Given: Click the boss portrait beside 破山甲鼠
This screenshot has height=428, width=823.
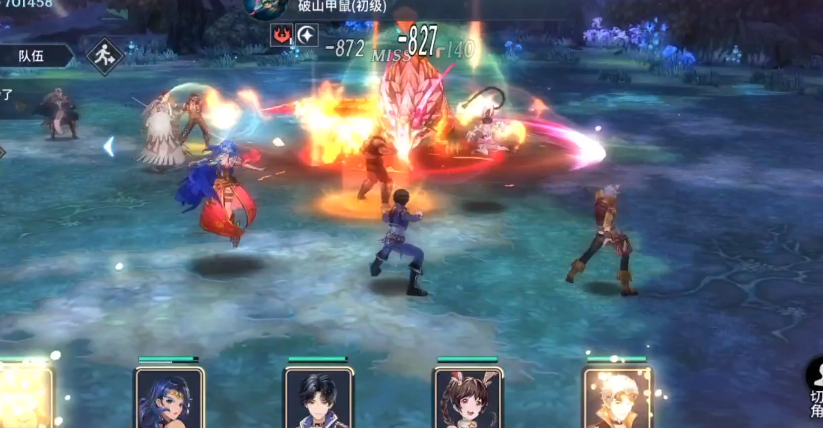Looking at the screenshot, I should point(267,7).
